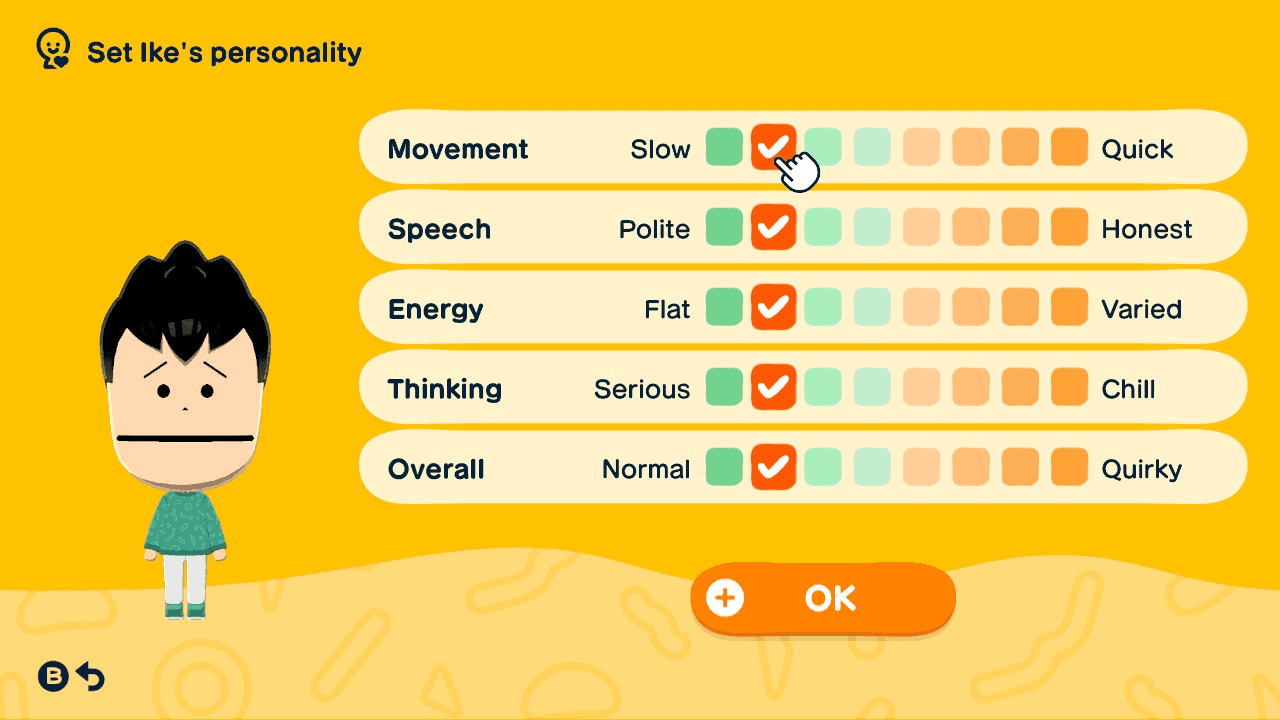
Task: Select the first green box on Overall row
Action: click(724, 467)
